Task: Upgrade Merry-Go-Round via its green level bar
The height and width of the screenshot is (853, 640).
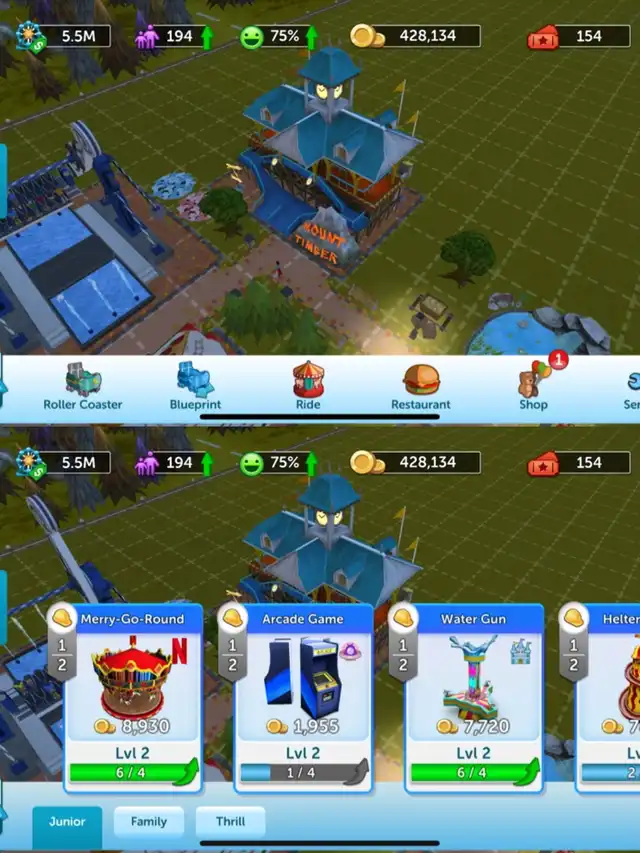Action: pyautogui.click(x=133, y=772)
